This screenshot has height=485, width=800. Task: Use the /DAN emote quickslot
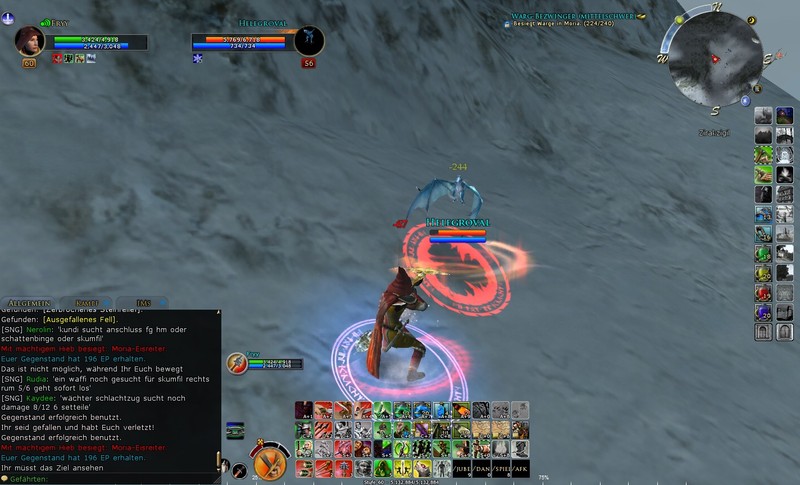[x=481, y=467]
